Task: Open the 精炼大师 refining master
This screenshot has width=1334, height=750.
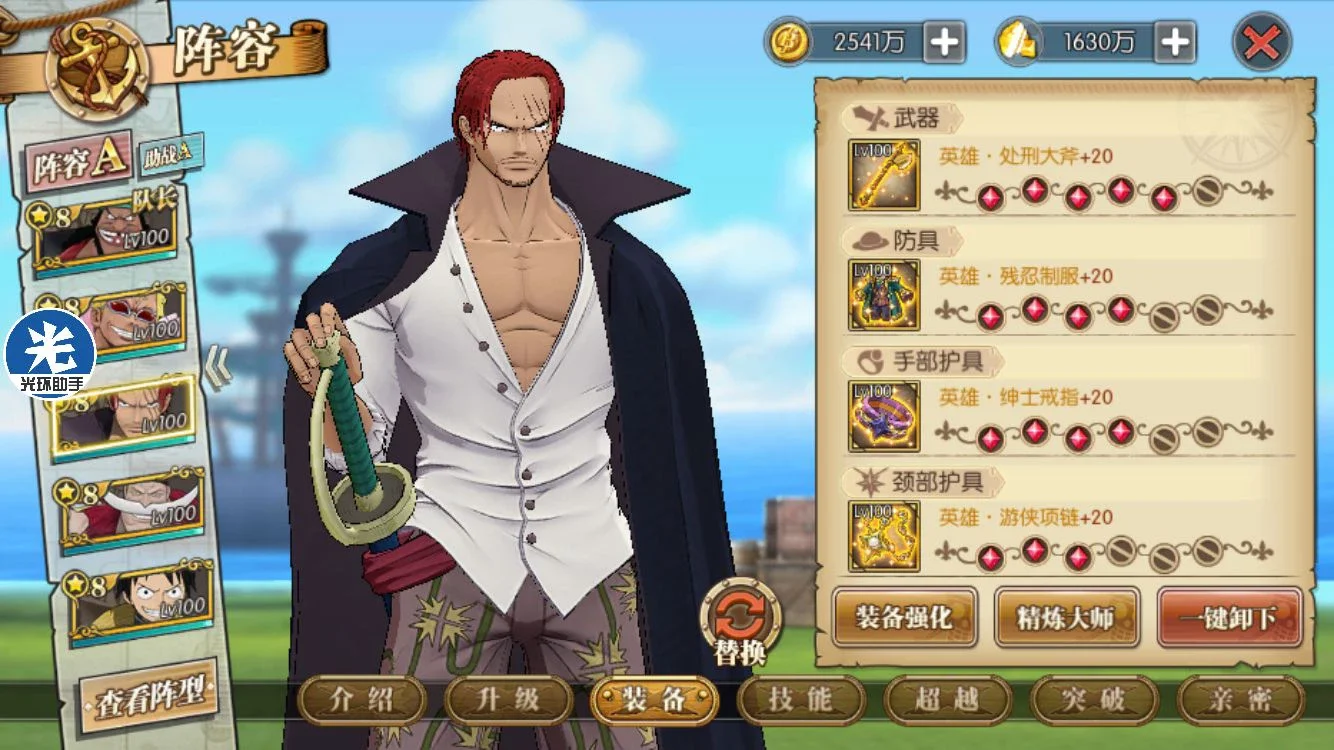Action: point(1066,617)
